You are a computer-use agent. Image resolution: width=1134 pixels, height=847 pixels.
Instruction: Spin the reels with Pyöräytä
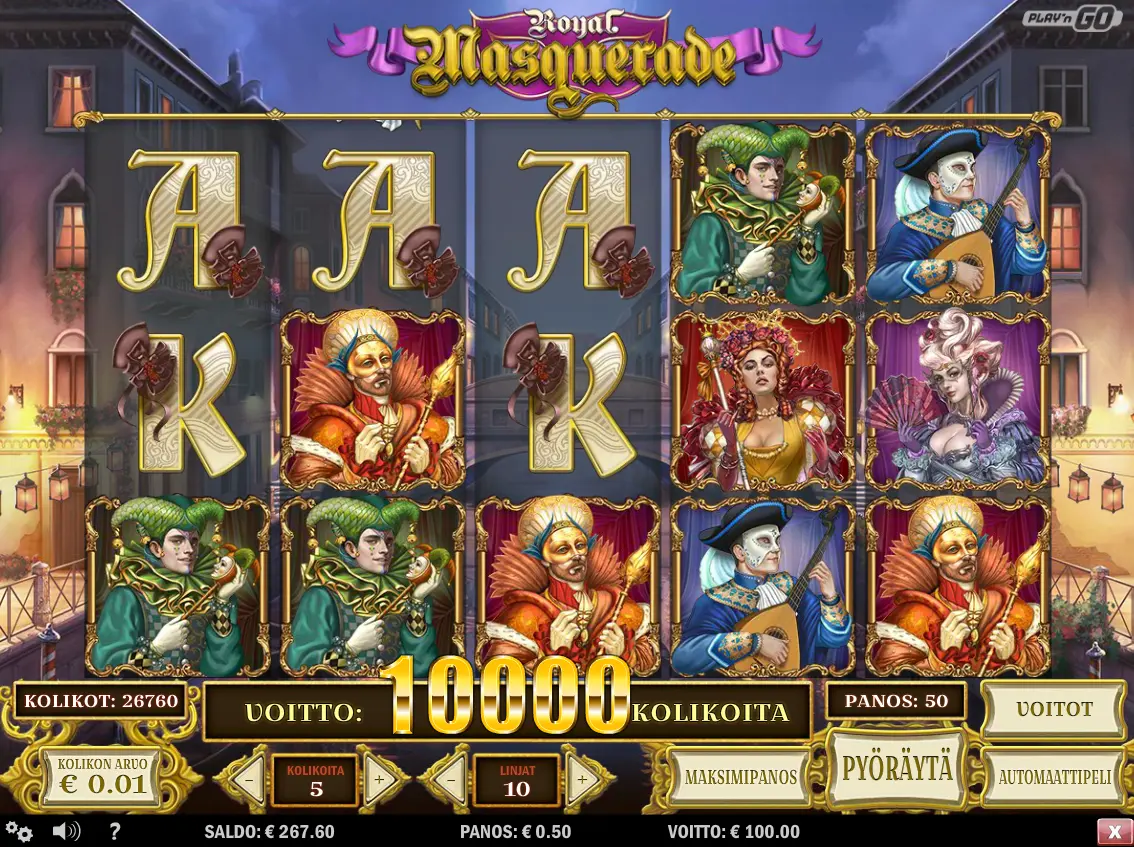pos(897,770)
